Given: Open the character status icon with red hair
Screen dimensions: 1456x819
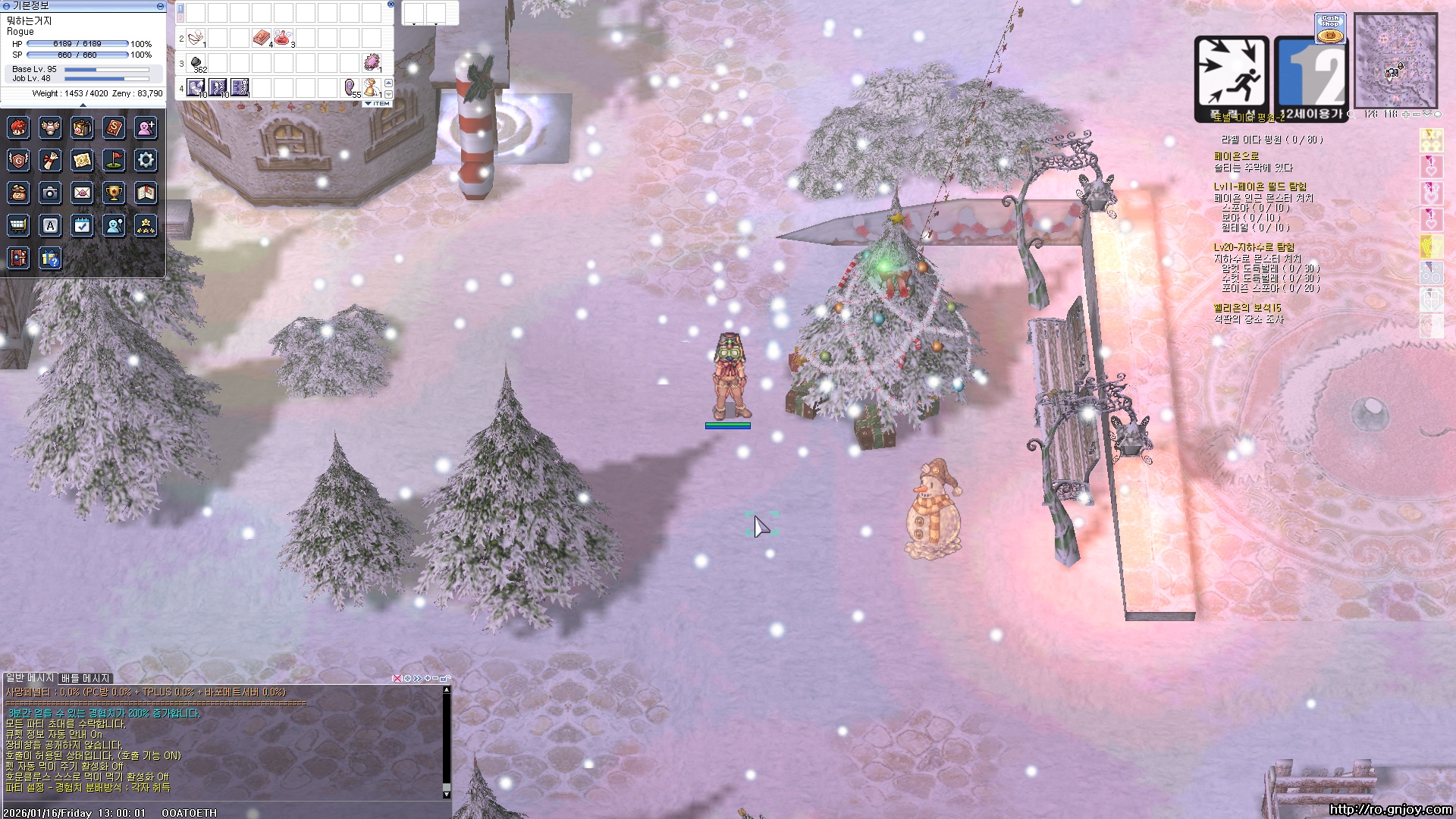Looking at the screenshot, I should [x=18, y=127].
